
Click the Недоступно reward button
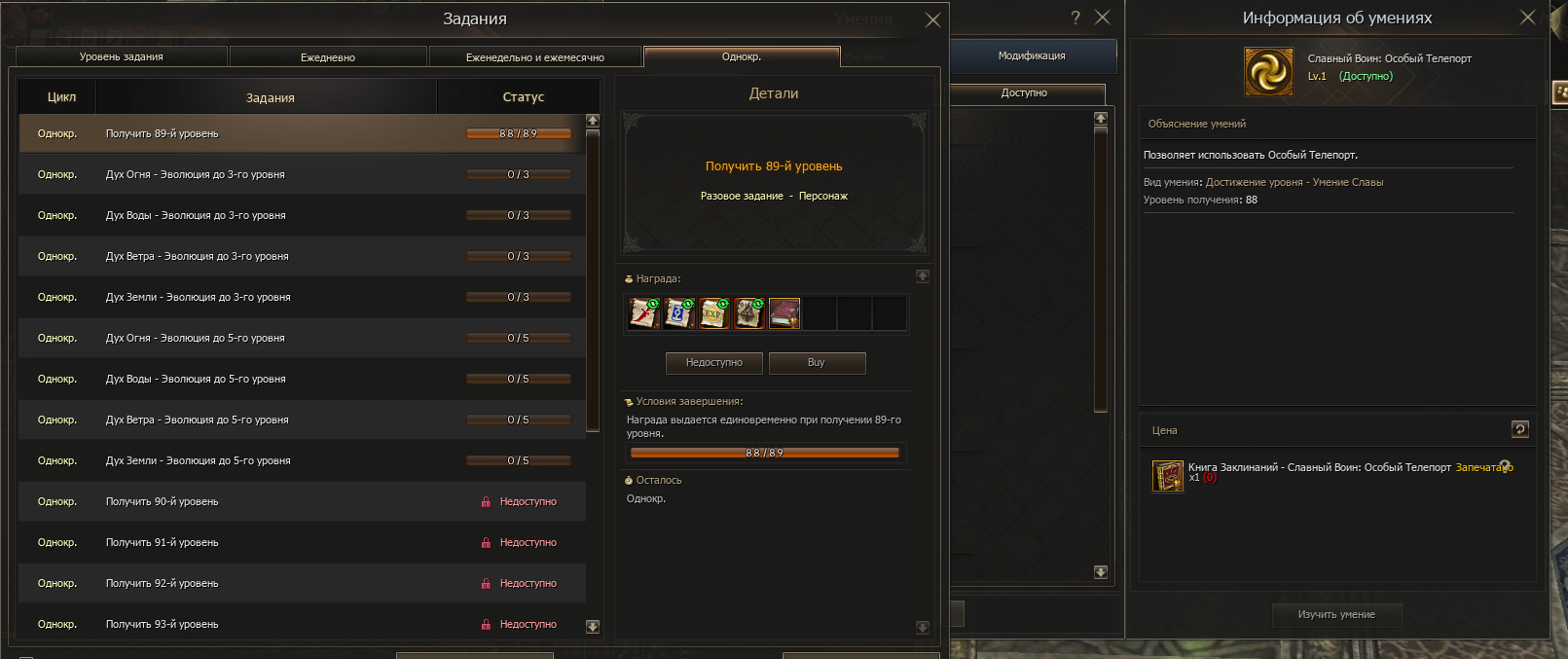[x=713, y=363]
